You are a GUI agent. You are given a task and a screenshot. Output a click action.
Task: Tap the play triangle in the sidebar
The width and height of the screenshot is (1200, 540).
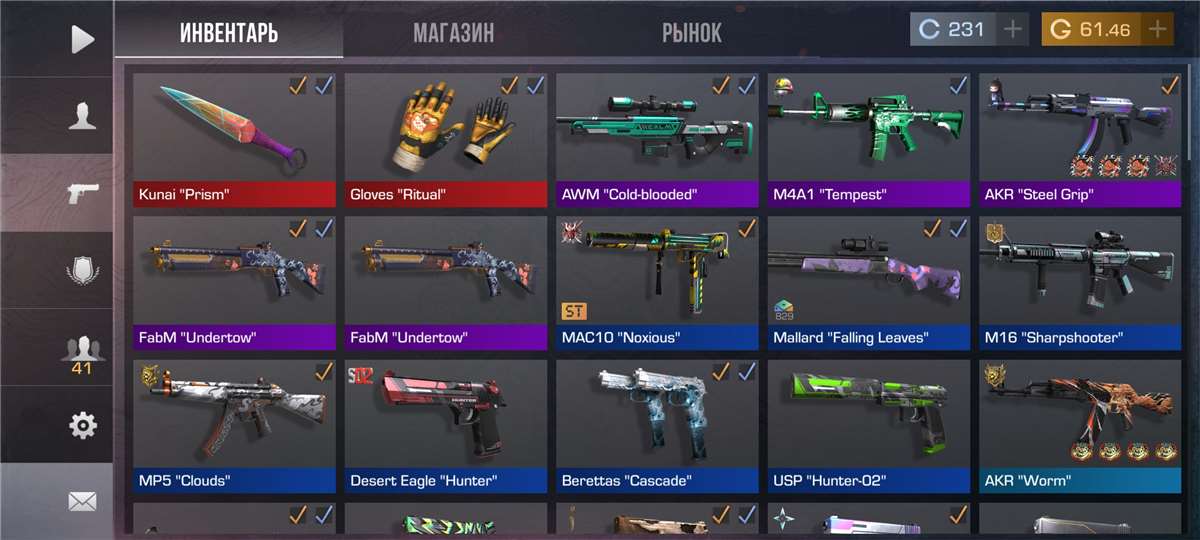tap(82, 39)
